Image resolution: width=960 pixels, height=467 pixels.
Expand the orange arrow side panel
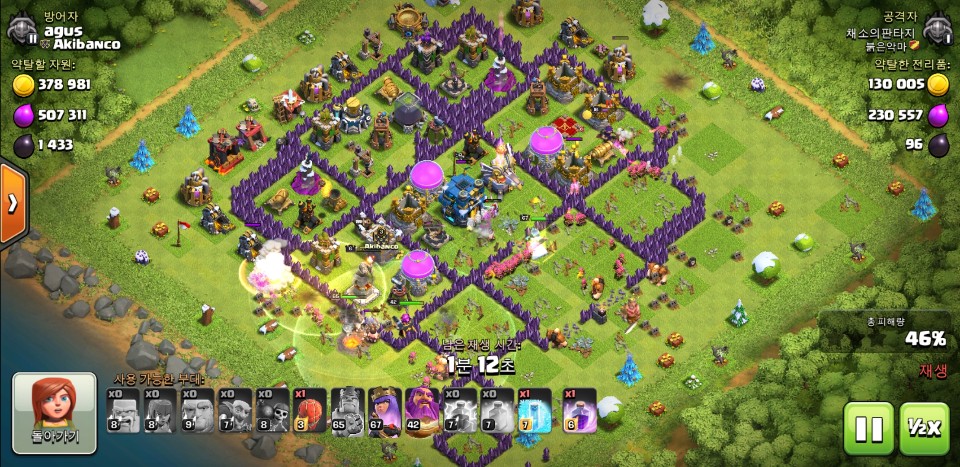pyautogui.click(x=12, y=204)
